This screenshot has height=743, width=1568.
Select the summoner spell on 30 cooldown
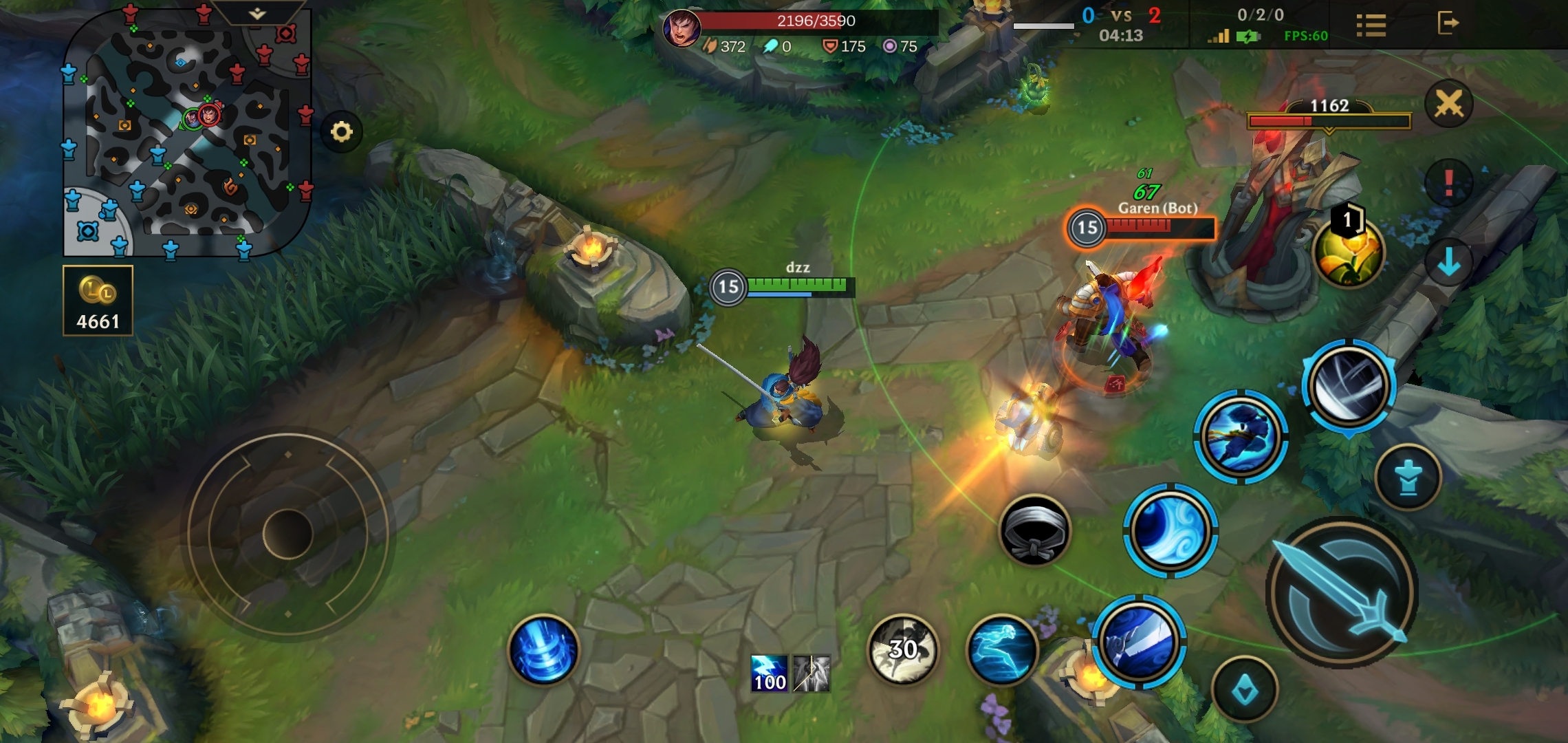(x=902, y=649)
